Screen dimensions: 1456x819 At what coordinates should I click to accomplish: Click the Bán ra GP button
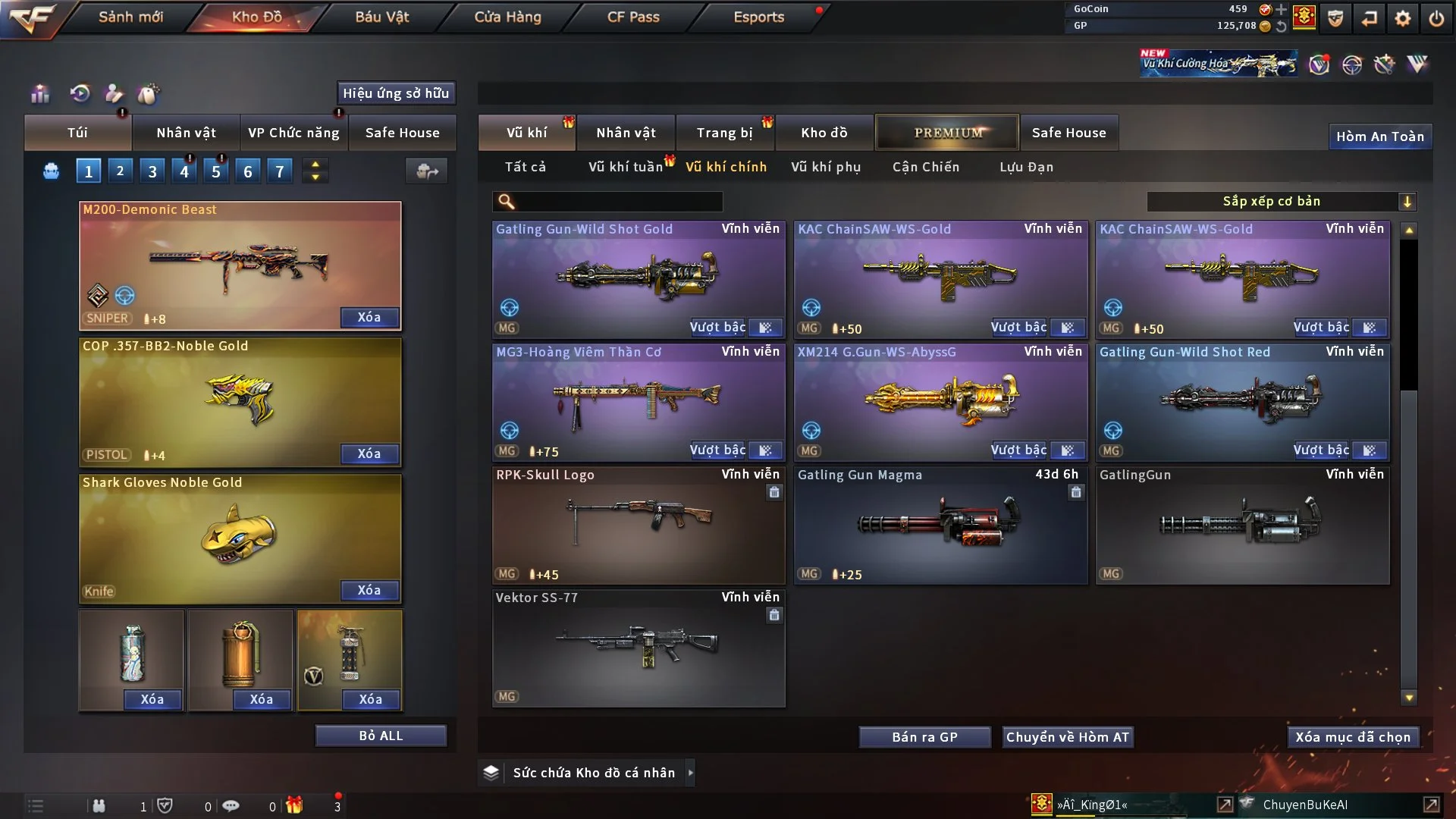click(924, 737)
